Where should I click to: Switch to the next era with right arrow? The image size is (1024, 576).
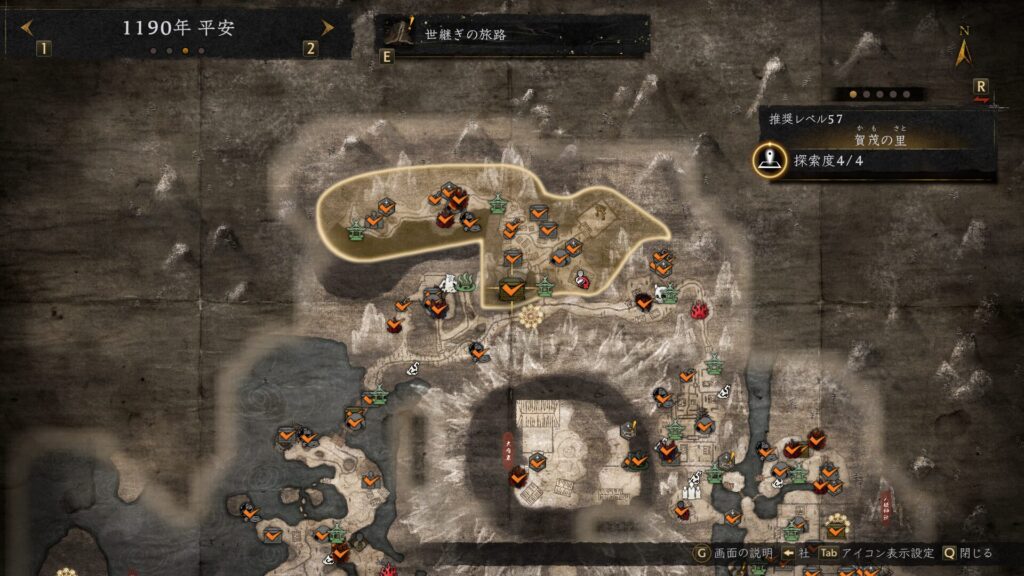(x=326, y=28)
